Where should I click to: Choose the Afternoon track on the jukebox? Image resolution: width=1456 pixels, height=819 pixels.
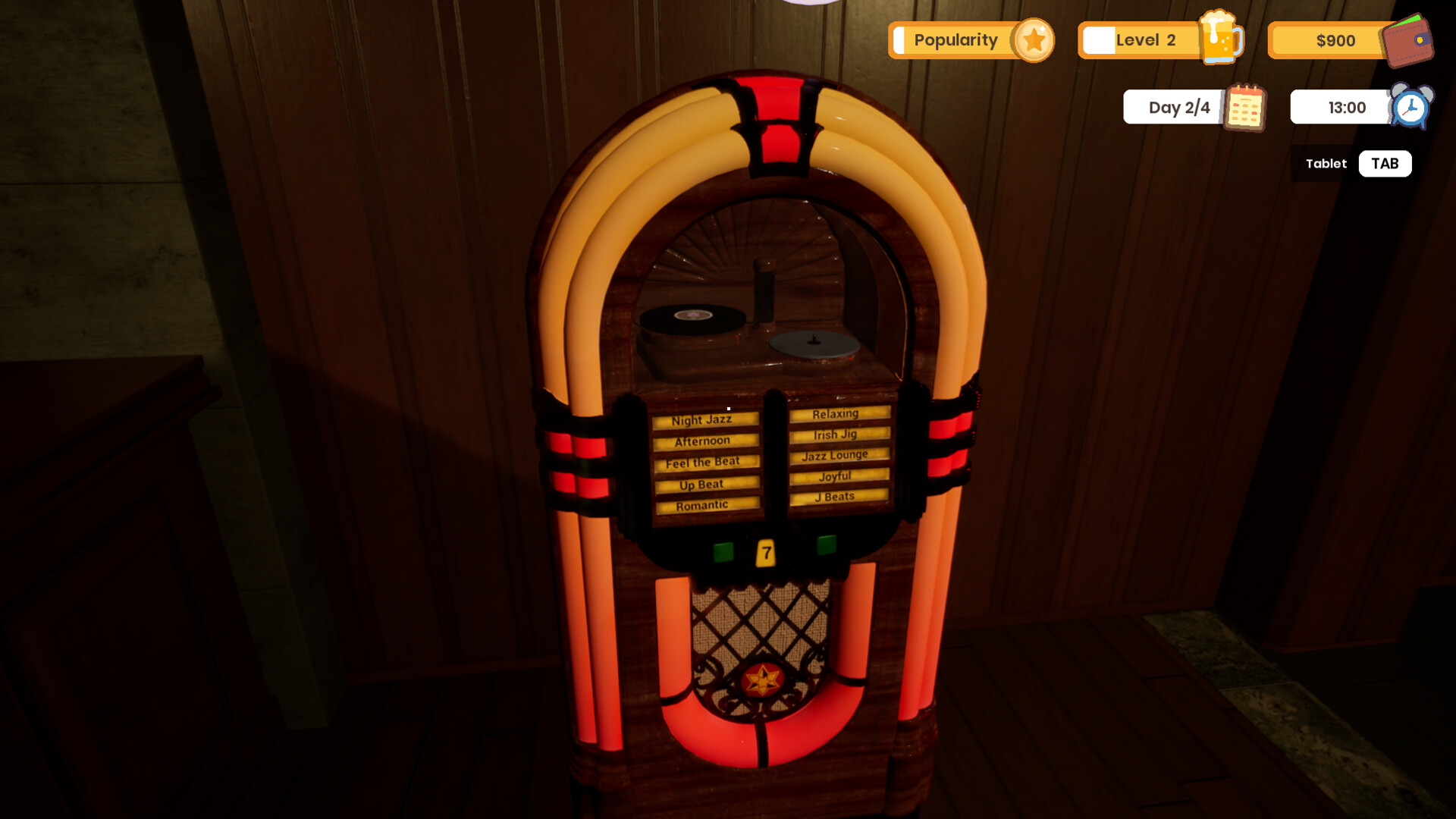[704, 441]
